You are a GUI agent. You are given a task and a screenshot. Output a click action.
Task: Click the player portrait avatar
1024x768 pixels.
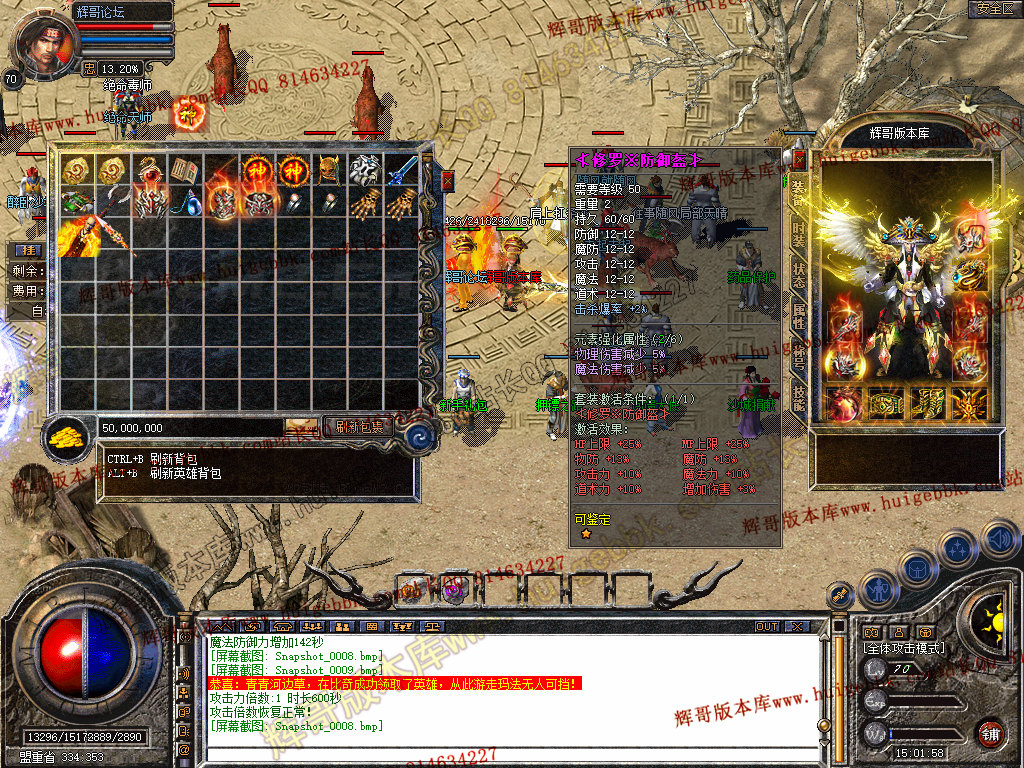[46, 45]
